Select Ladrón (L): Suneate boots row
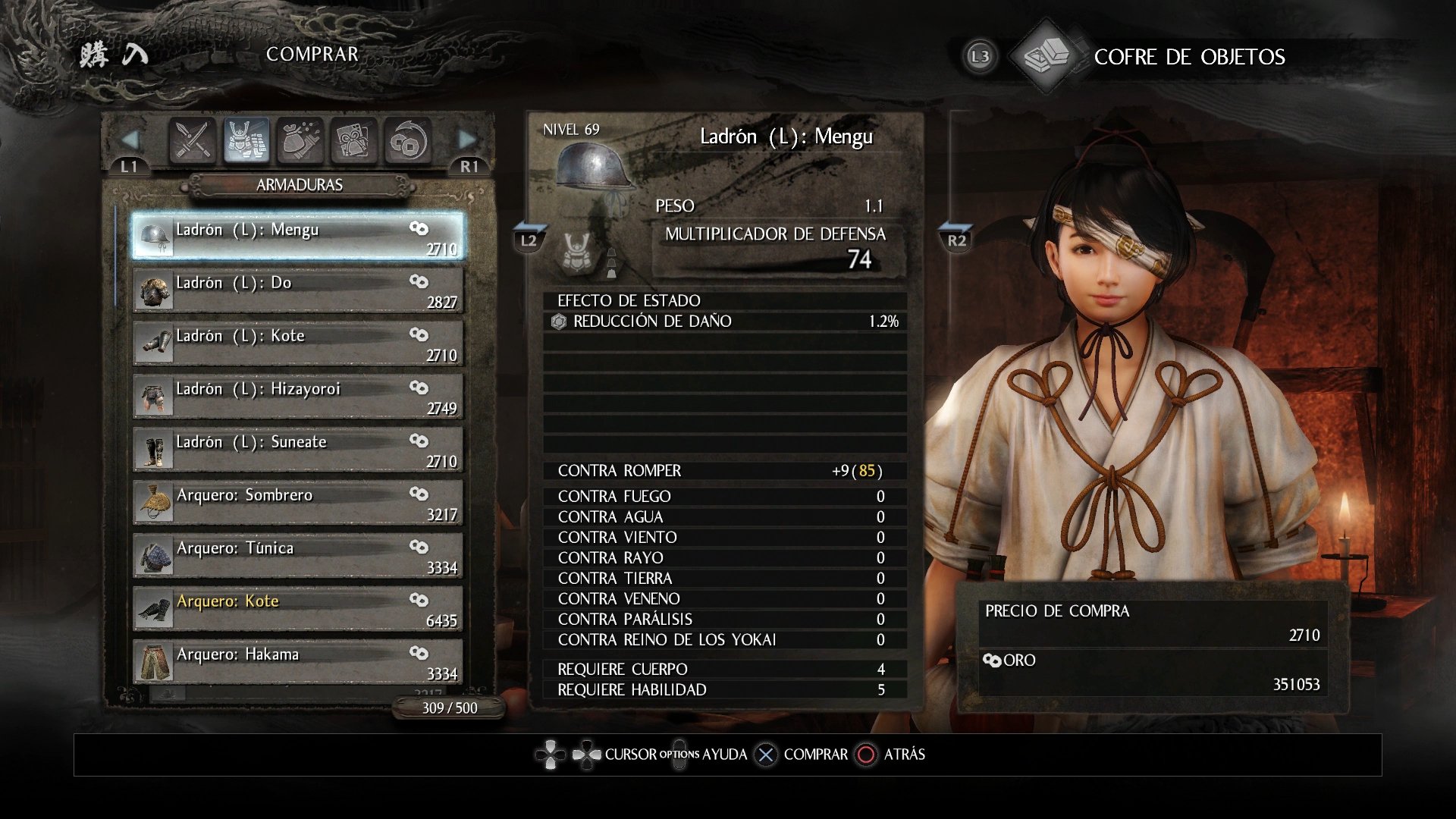The image size is (1456, 819). tap(297, 450)
